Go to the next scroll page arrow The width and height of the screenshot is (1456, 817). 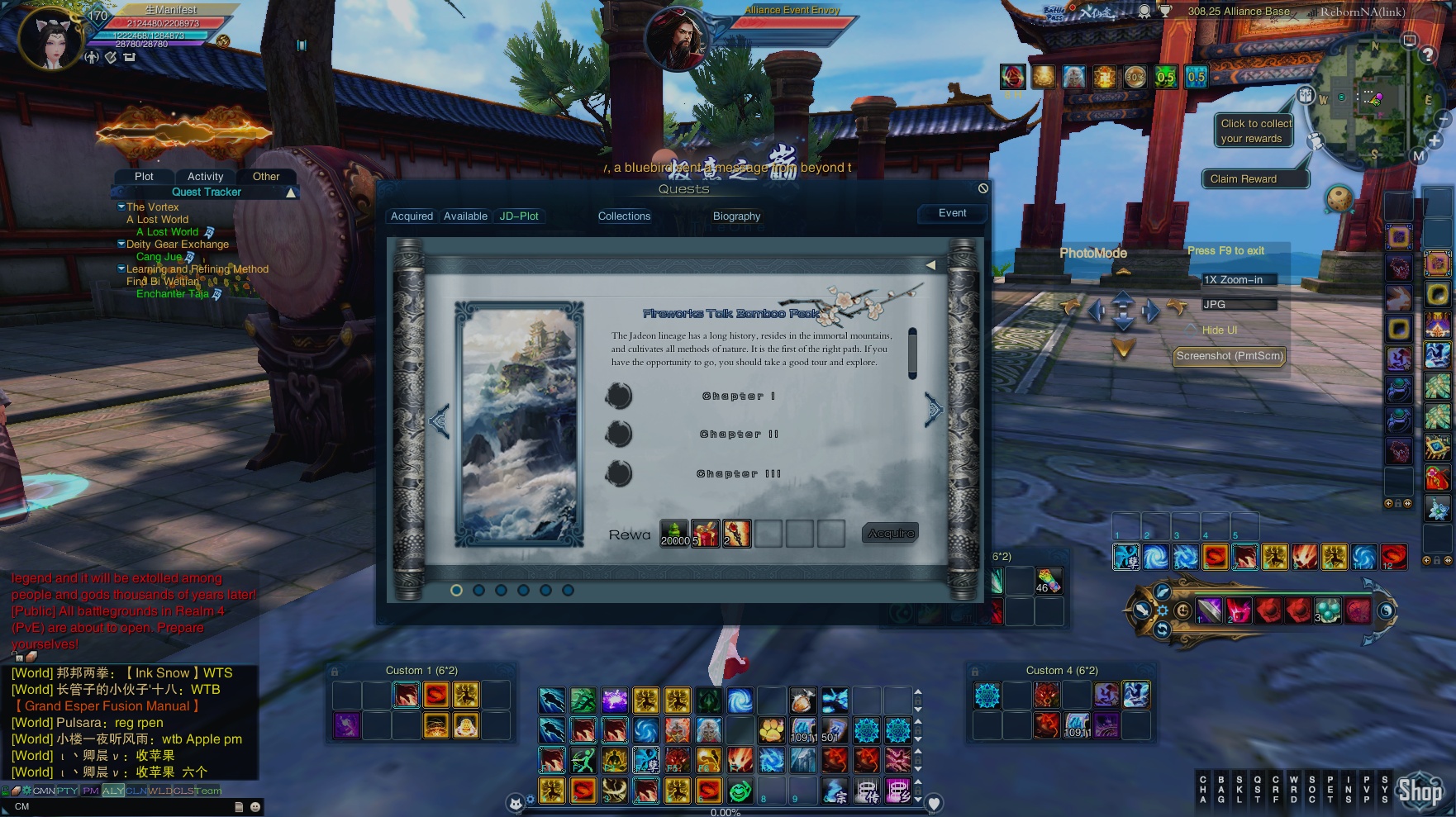pyautogui.click(x=934, y=410)
